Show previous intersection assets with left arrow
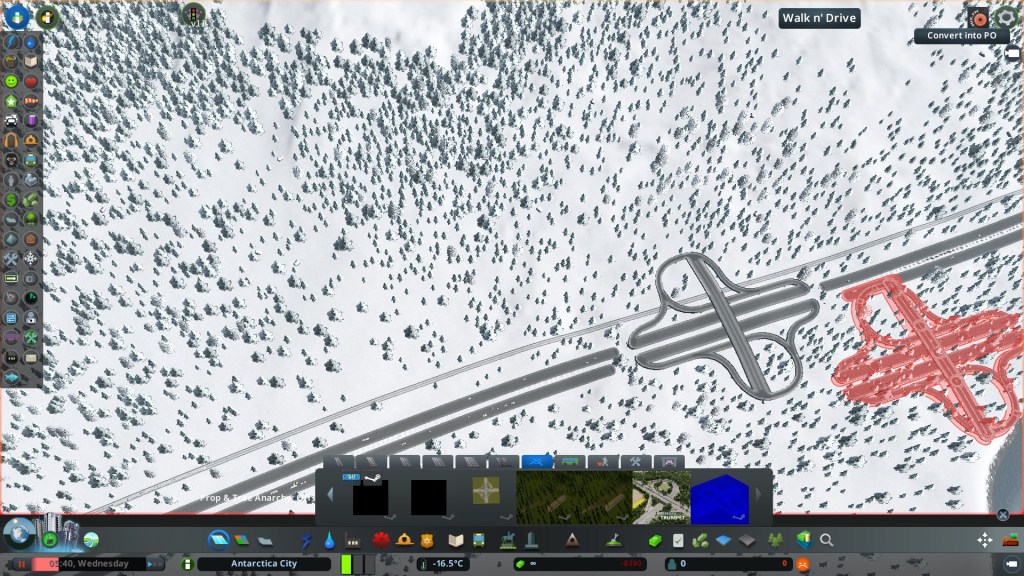 pos(330,494)
